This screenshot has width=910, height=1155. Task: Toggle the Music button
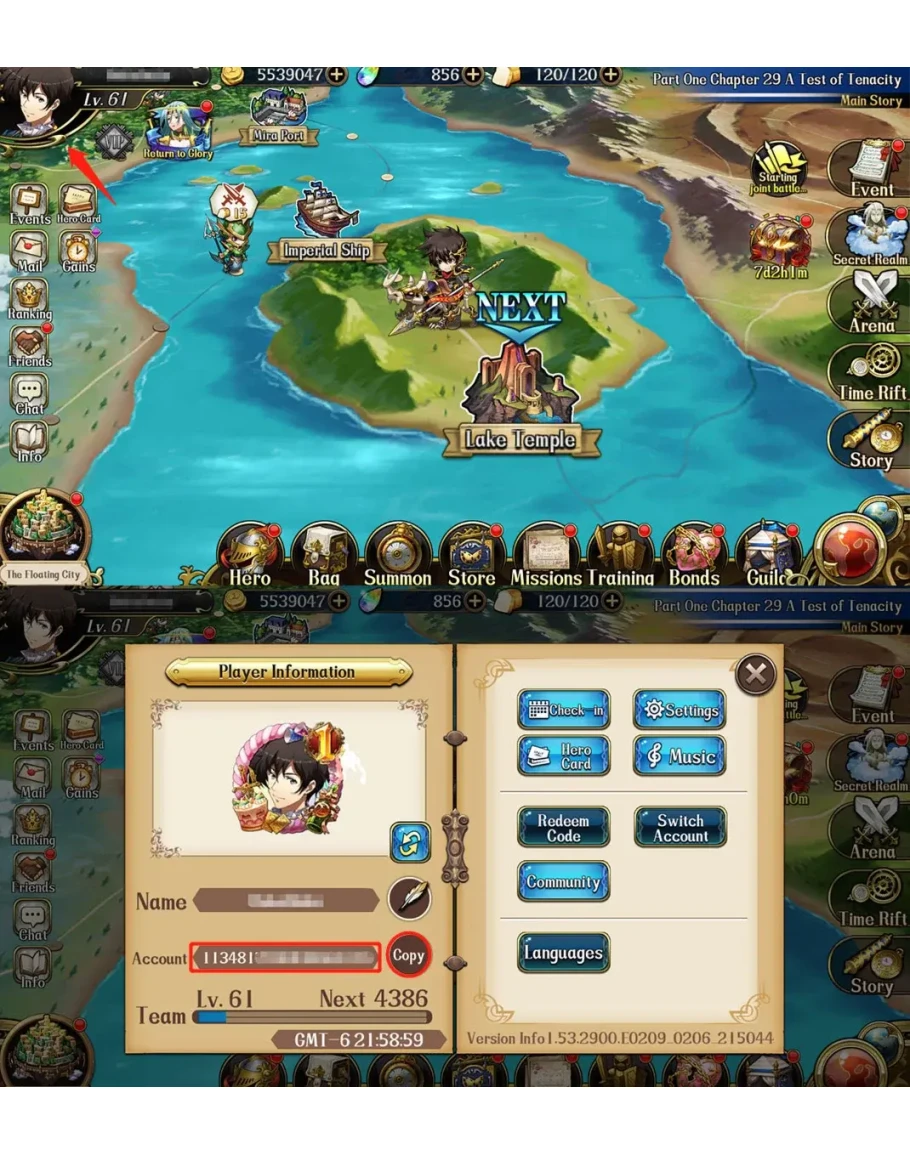(679, 756)
